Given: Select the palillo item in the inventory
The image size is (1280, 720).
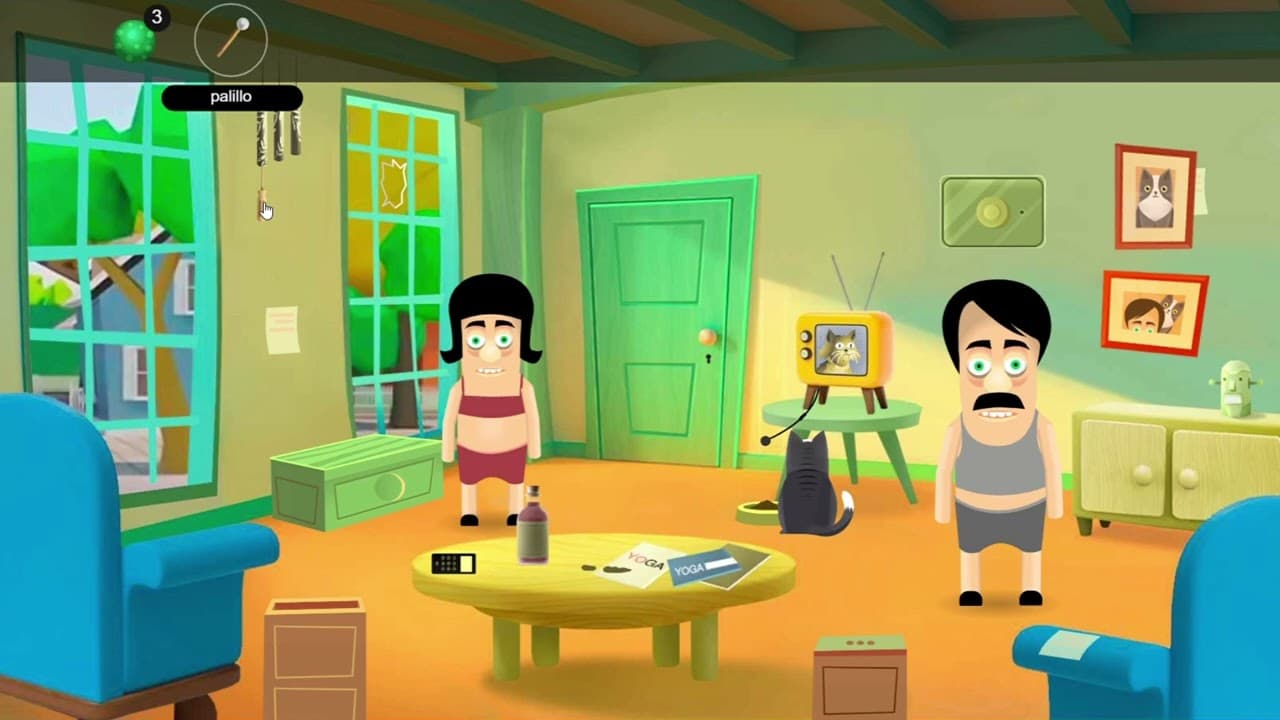Looking at the screenshot, I should [x=231, y=38].
